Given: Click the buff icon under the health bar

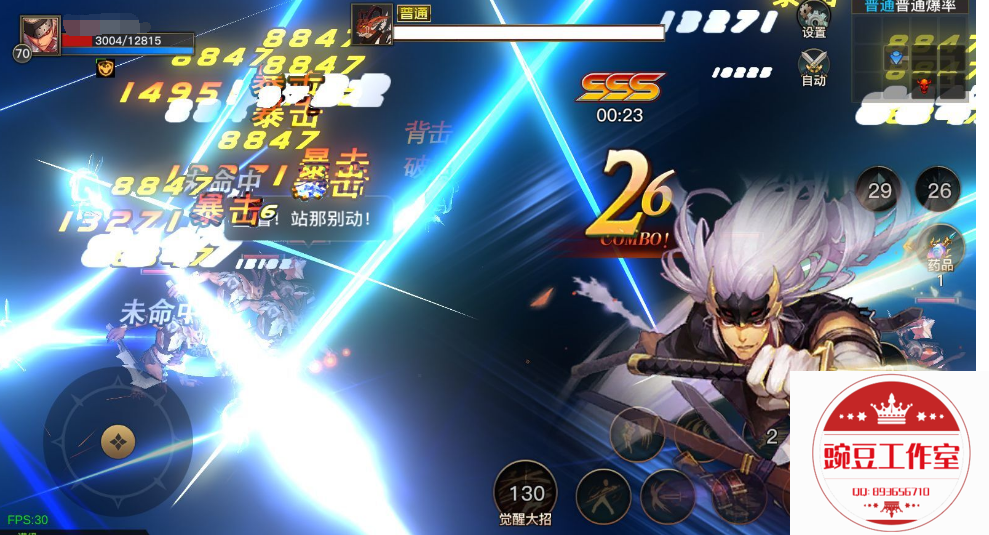Looking at the screenshot, I should click(x=105, y=68).
